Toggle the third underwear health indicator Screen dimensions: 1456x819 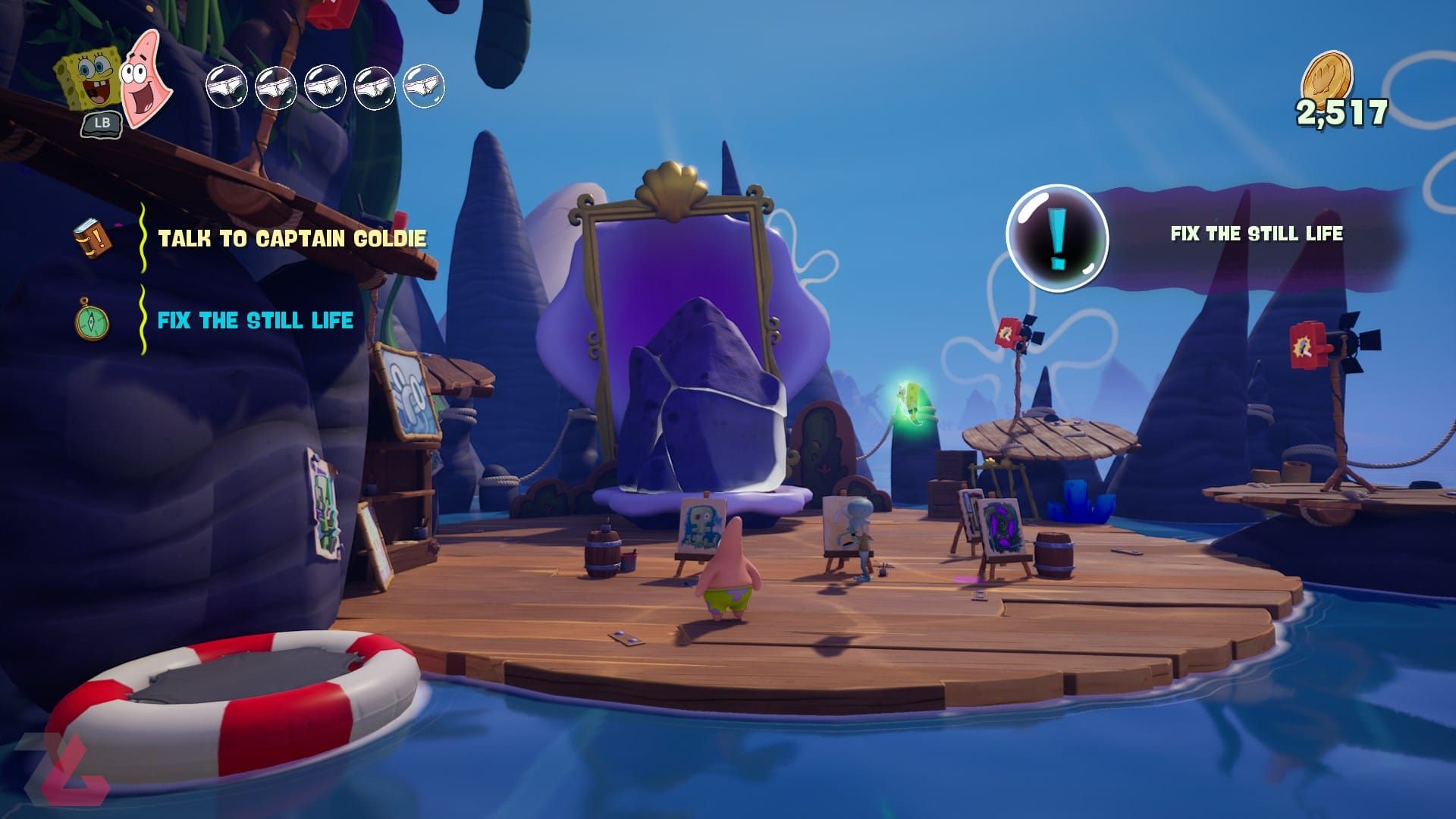coord(325,85)
